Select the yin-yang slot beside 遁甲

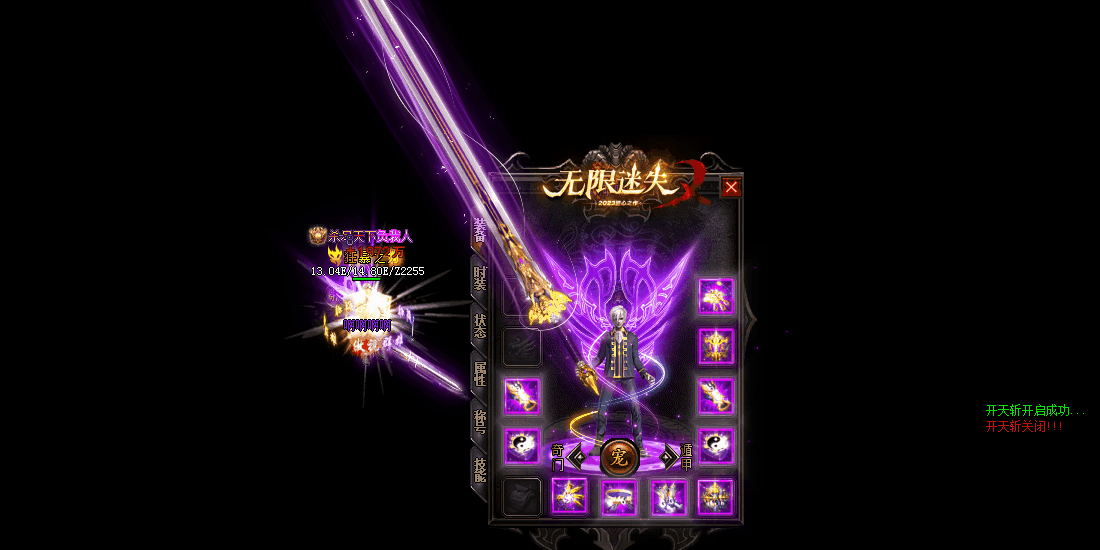point(716,446)
